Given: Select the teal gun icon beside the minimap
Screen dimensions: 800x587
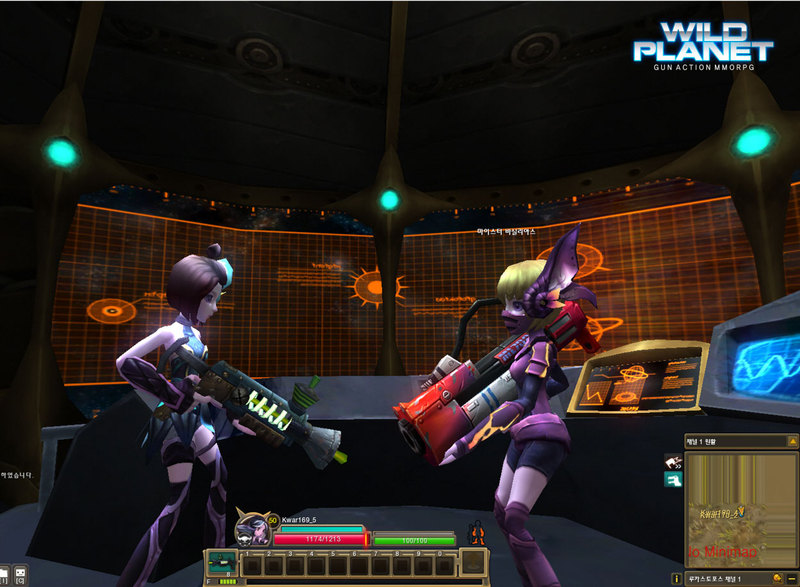Looking at the screenshot, I should [x=673, y=480].
